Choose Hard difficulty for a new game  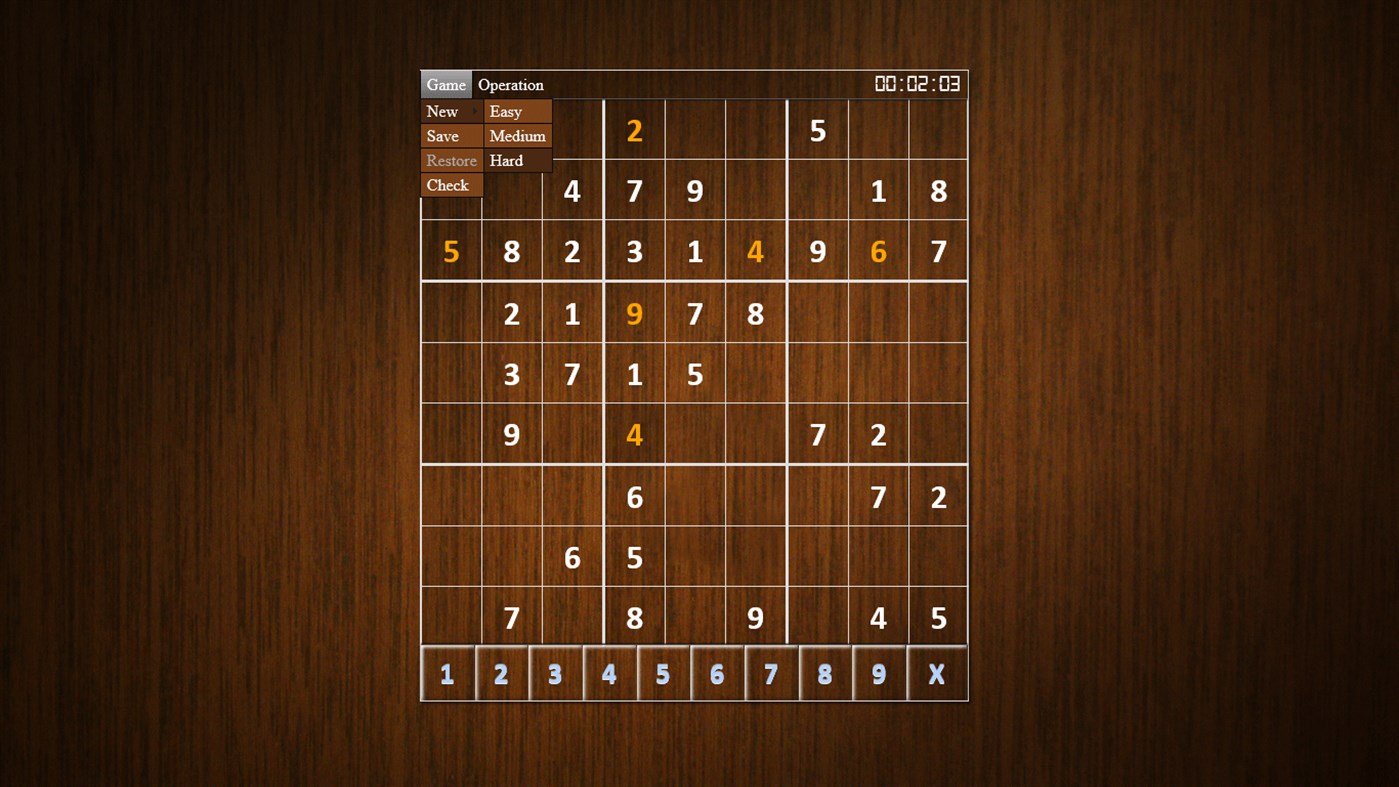(506, 160)
